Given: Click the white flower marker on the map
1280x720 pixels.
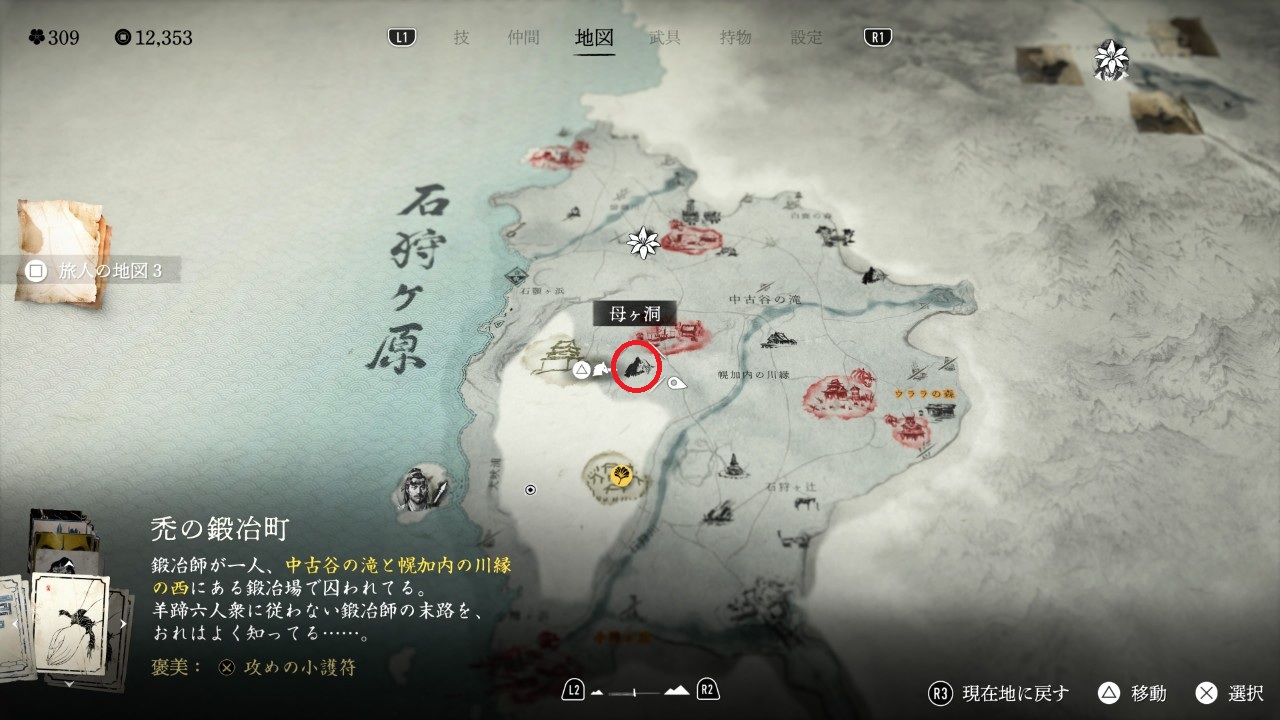Looking at the screenshot, I should pos(642,241).
